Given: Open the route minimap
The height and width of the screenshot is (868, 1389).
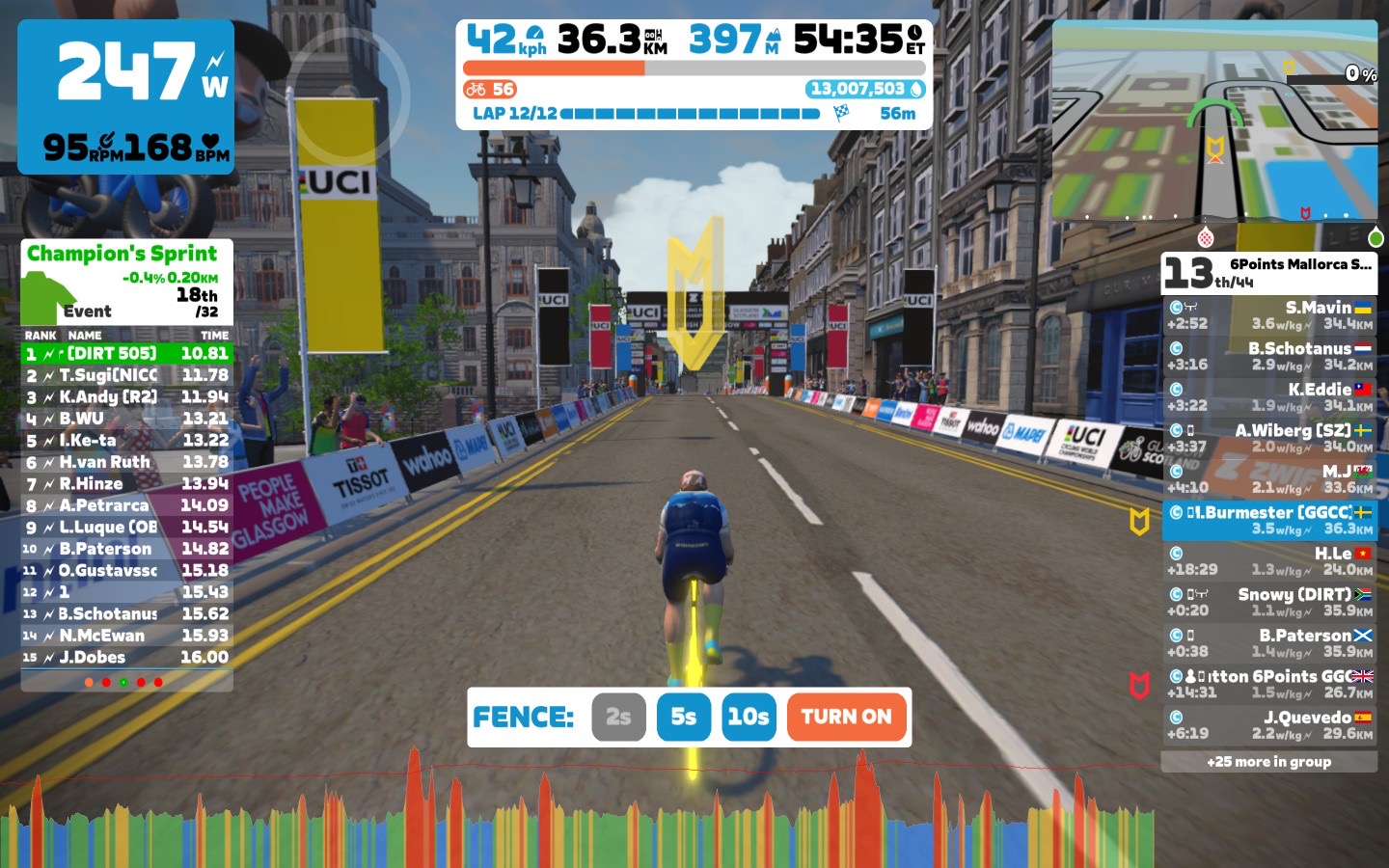Looking at the screenshot, I should [x=1213, y=120].
